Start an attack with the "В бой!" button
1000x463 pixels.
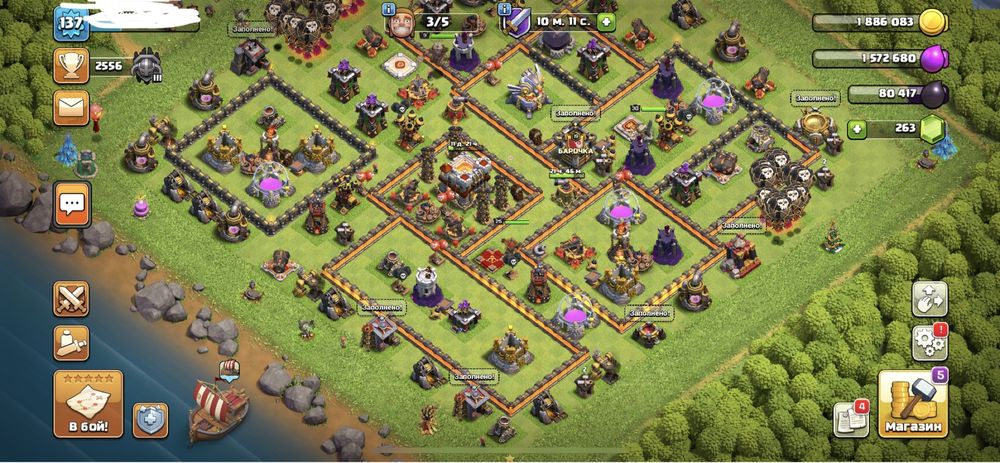tap(88, 403)
